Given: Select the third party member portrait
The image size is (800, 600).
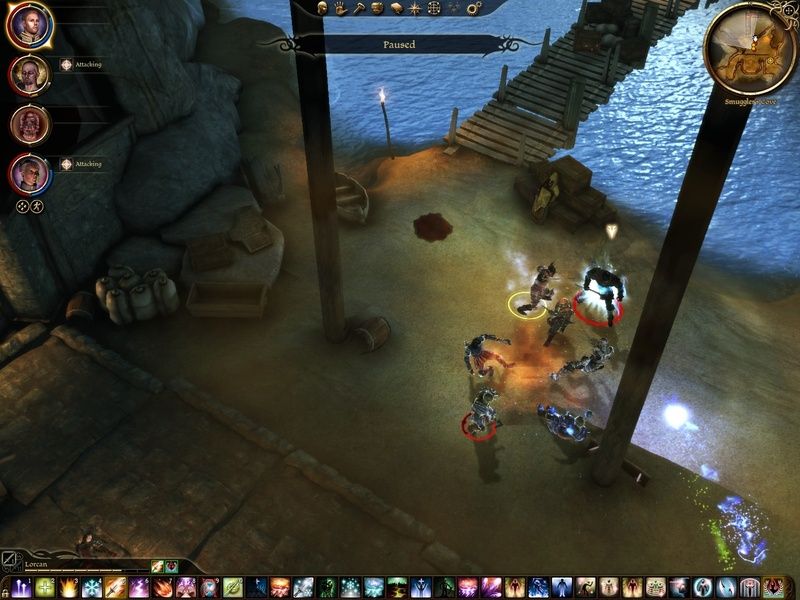Looking at the screenshot, I should pyautogui.click(x=28, y=124).
